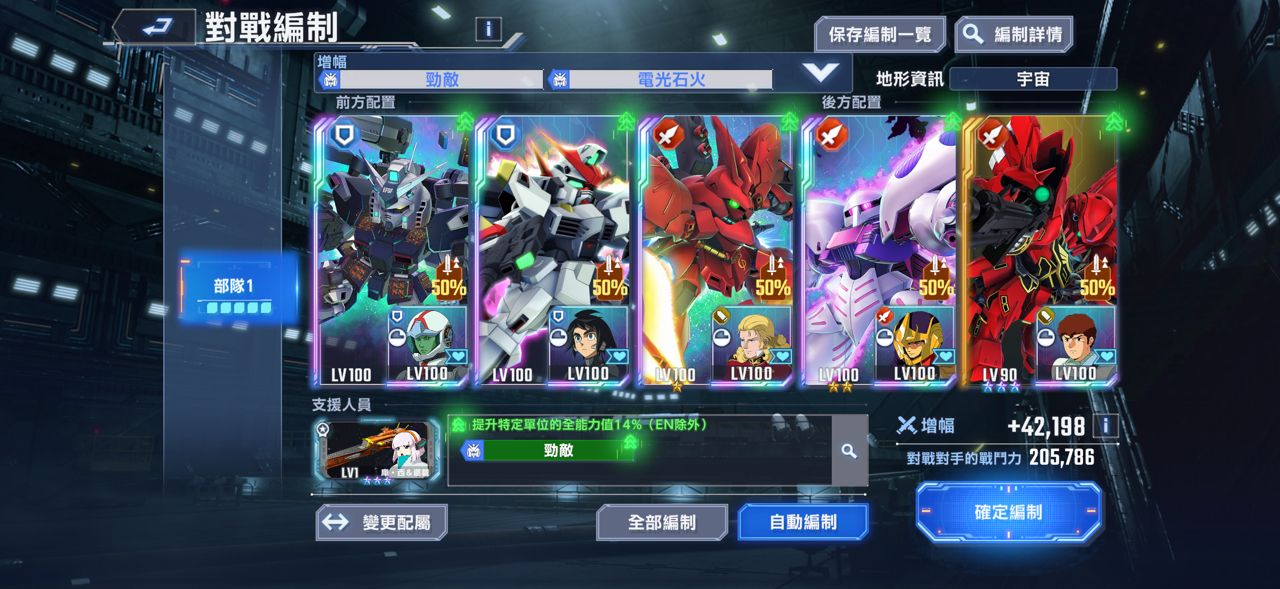The height and width of the screenshot is (589, 1280).
Task: Tap the 變更配屬 change assignment button
Action: [x=381, y=522]
